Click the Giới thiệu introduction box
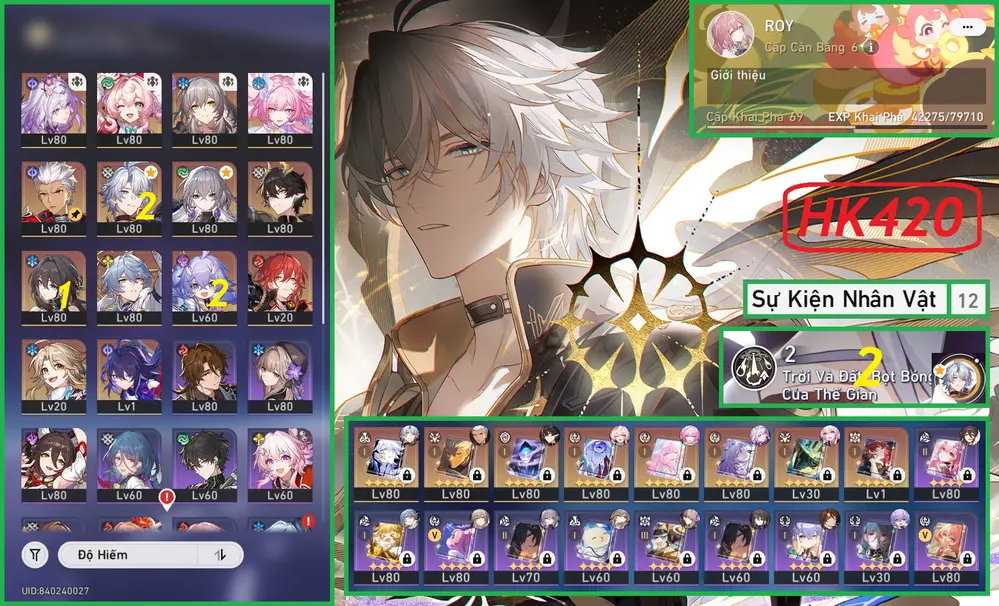This screenshot has height=606, width=999. [x=840, y=88]
